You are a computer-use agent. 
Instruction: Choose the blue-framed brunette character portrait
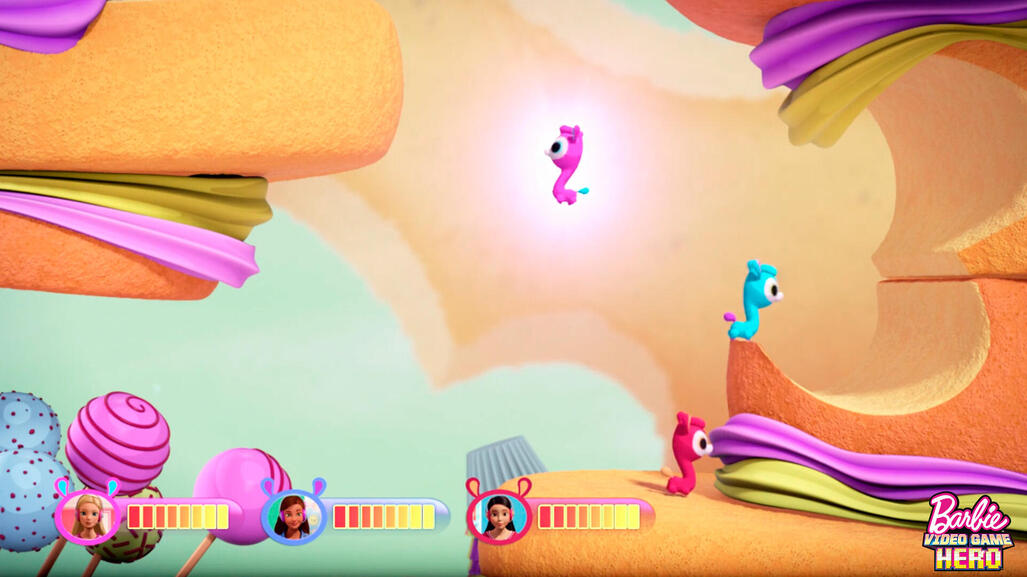point(293,515)
